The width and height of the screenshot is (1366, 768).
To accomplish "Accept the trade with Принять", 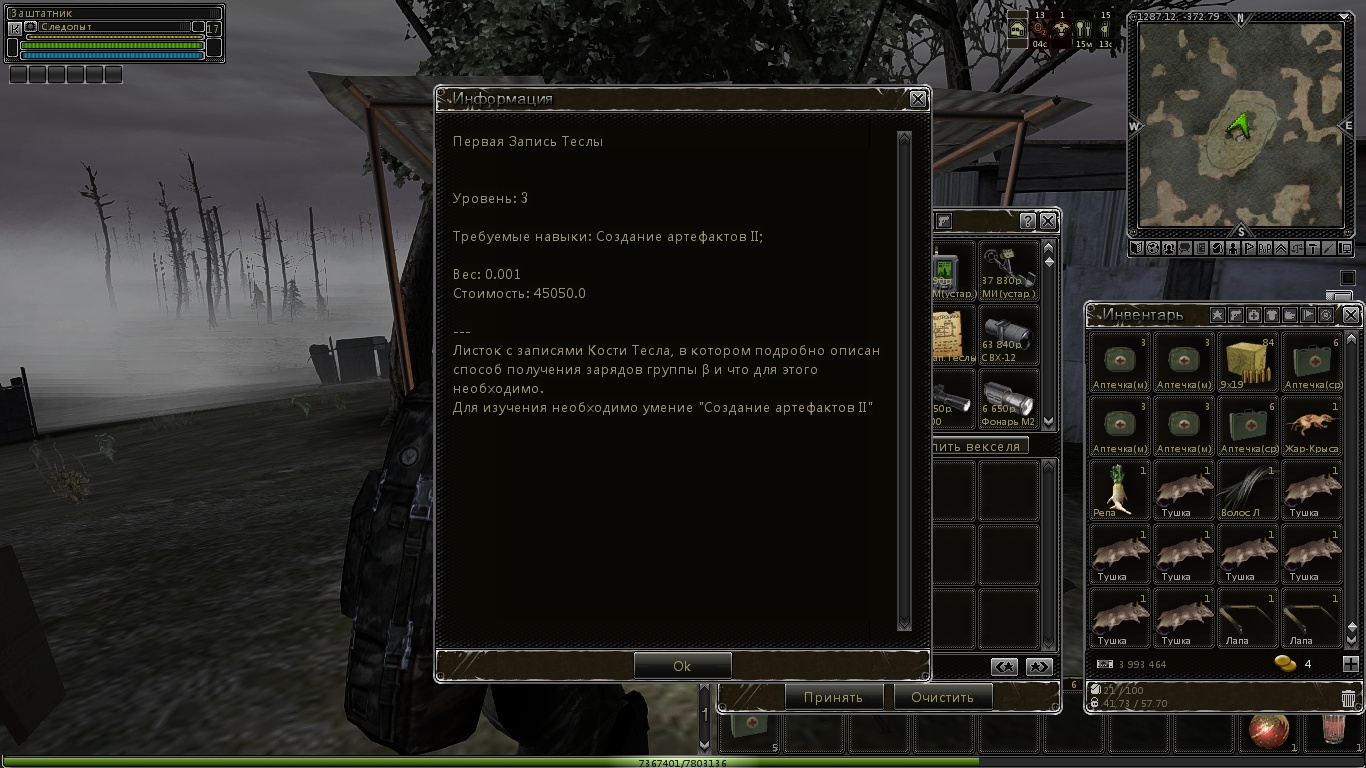I will point(833,697).
